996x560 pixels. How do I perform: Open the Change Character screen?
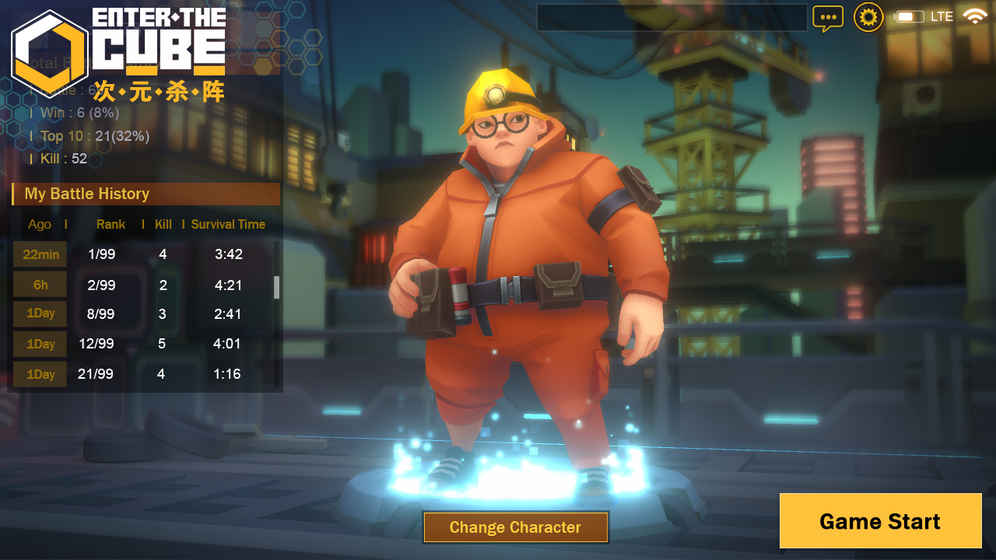tap(515, 527)
